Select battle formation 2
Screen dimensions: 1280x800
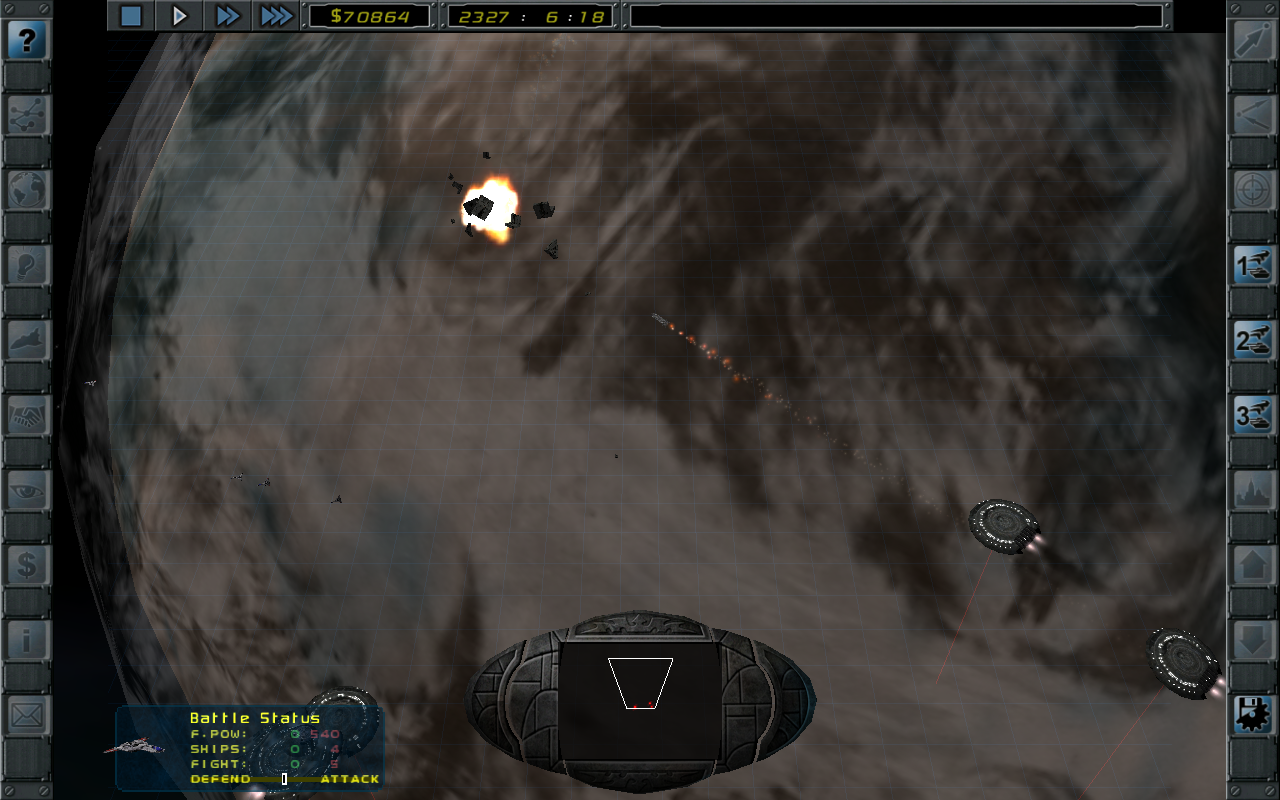point(1253,341)
